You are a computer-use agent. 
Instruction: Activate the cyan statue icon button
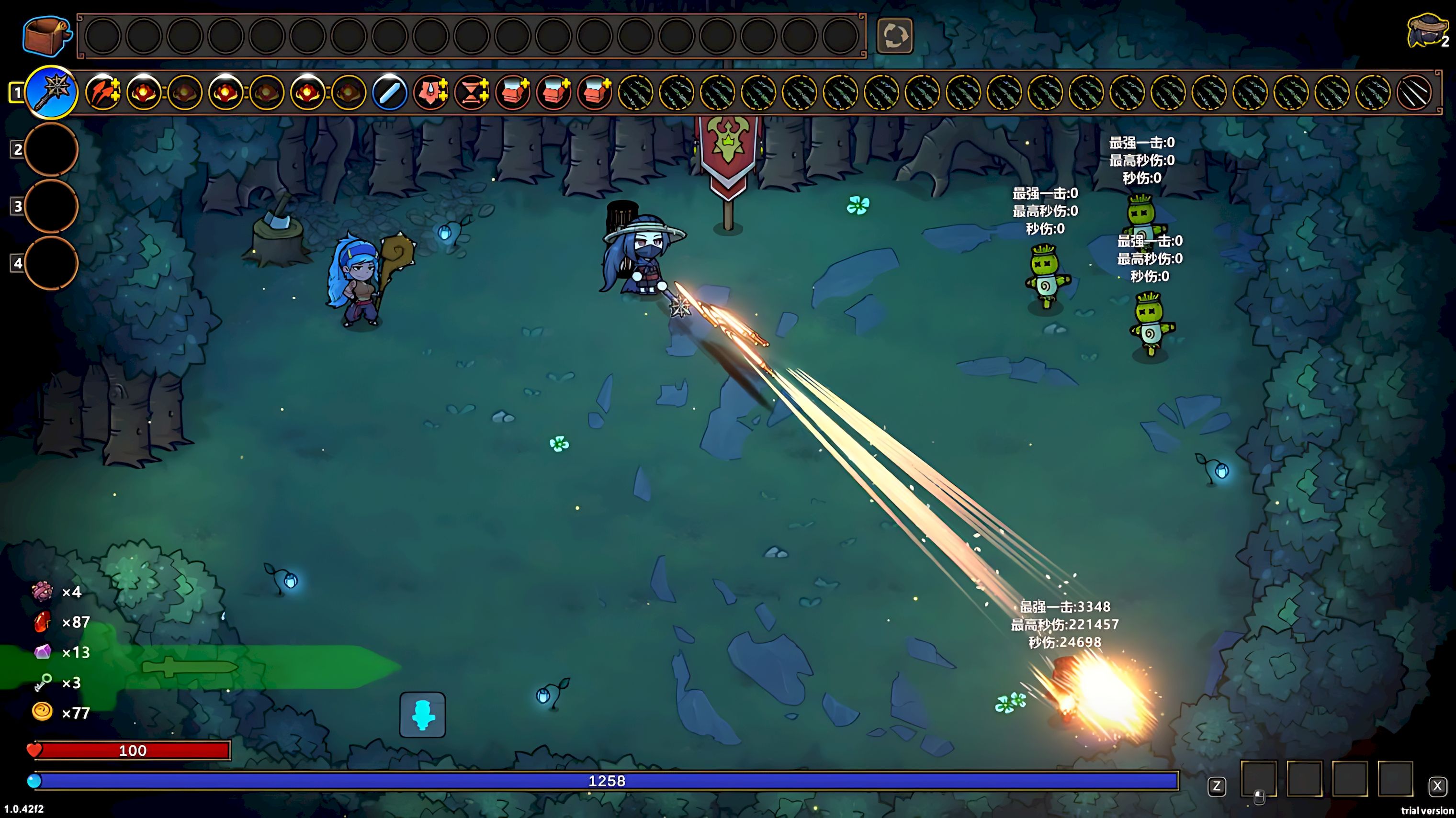(x=422, y=715)
